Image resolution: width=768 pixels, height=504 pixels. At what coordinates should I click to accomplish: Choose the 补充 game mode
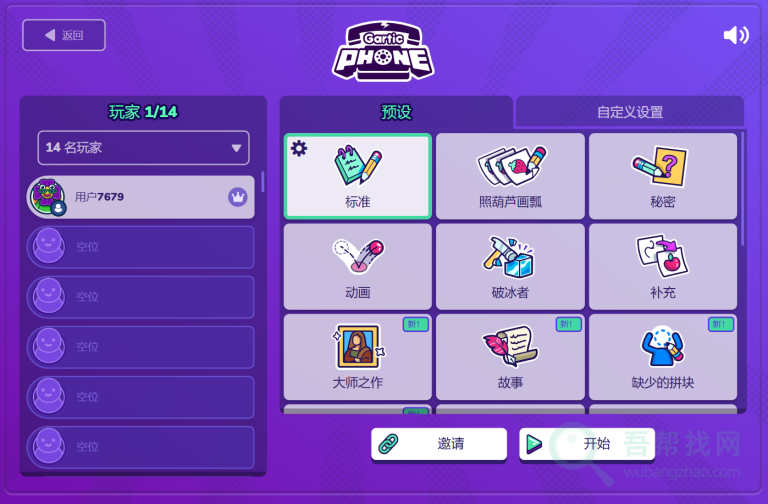point(662,267)
